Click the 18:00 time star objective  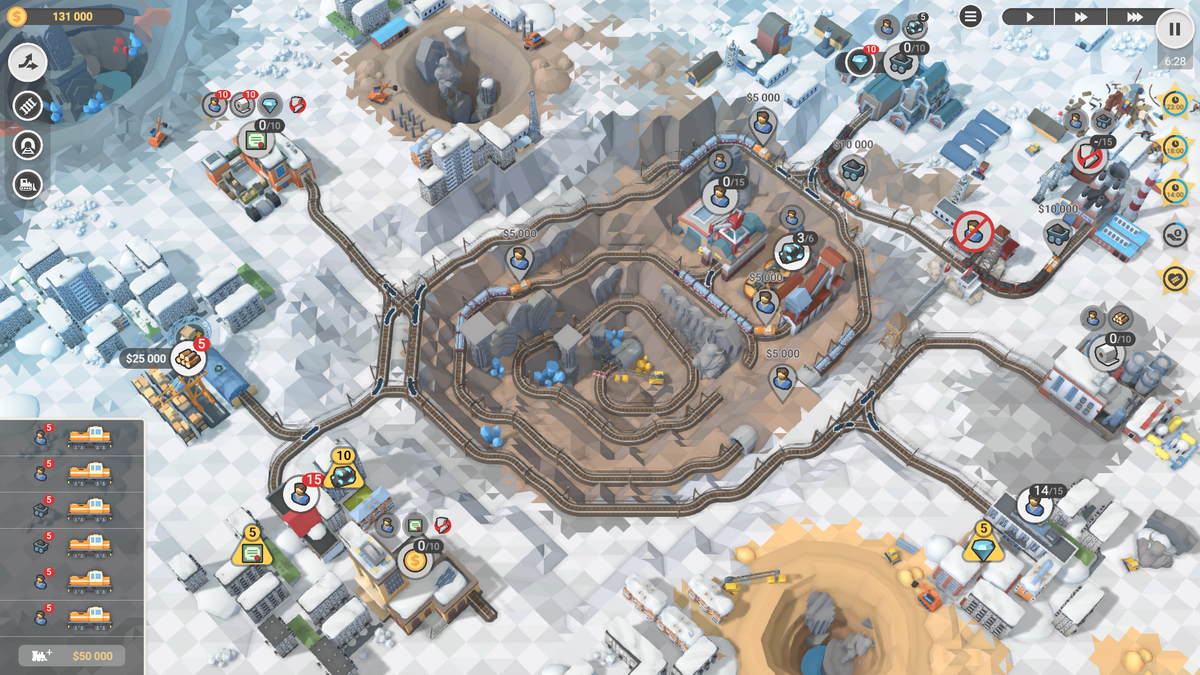(1174, 146)
